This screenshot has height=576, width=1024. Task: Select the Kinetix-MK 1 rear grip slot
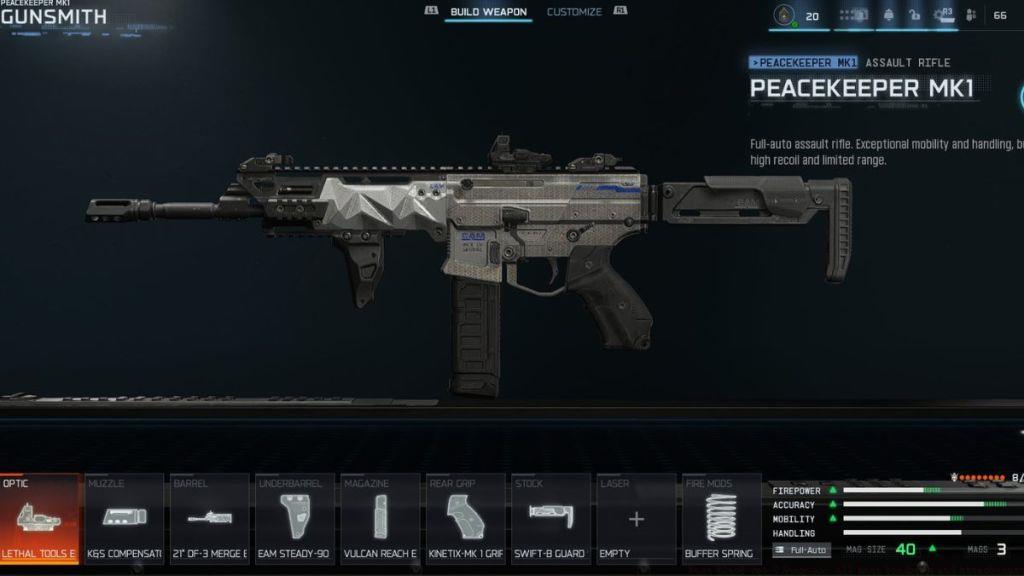465,518
